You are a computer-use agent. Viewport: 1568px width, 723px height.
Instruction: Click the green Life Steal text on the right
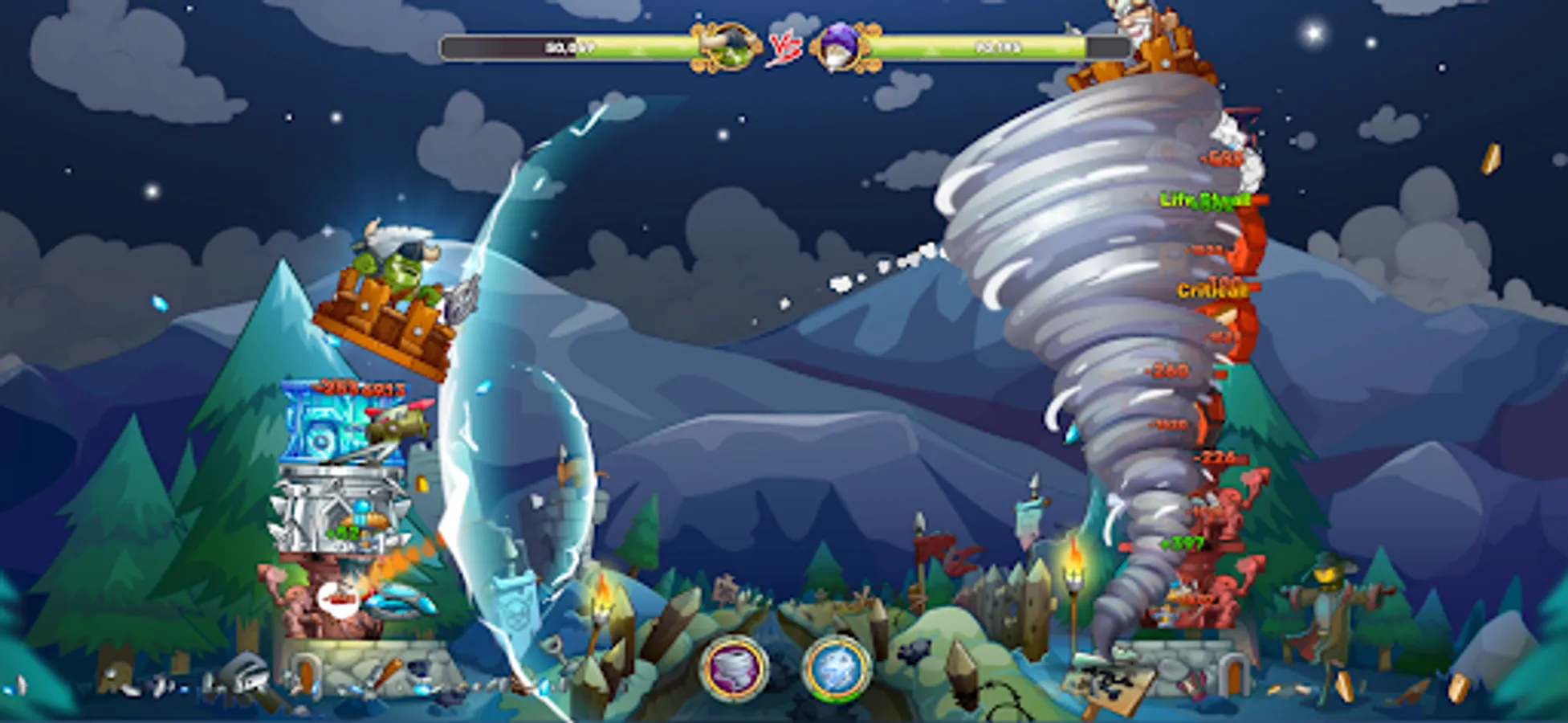(x=1203, y=200)
